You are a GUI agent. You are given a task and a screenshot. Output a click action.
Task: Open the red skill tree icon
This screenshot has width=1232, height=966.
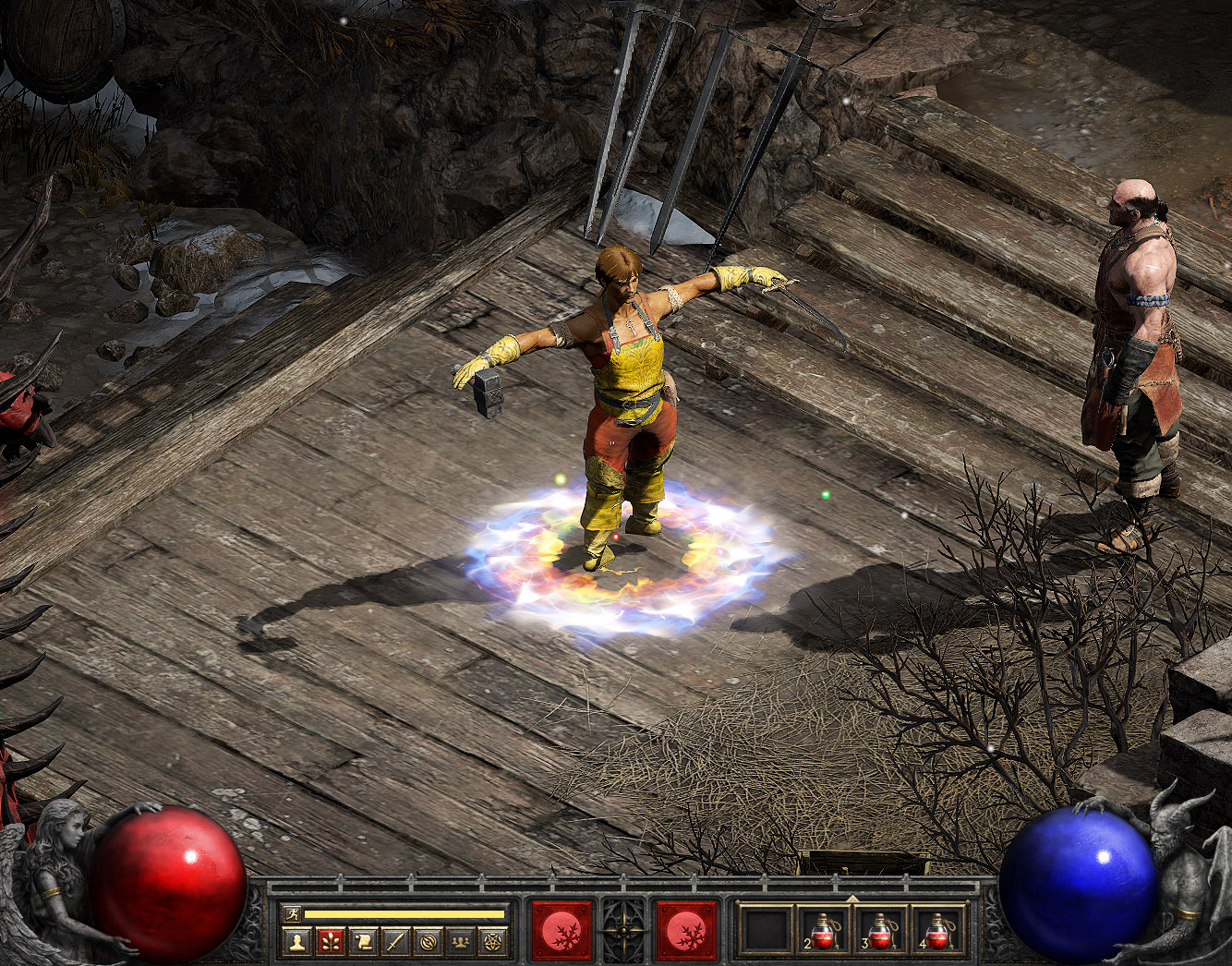point(330,942)
